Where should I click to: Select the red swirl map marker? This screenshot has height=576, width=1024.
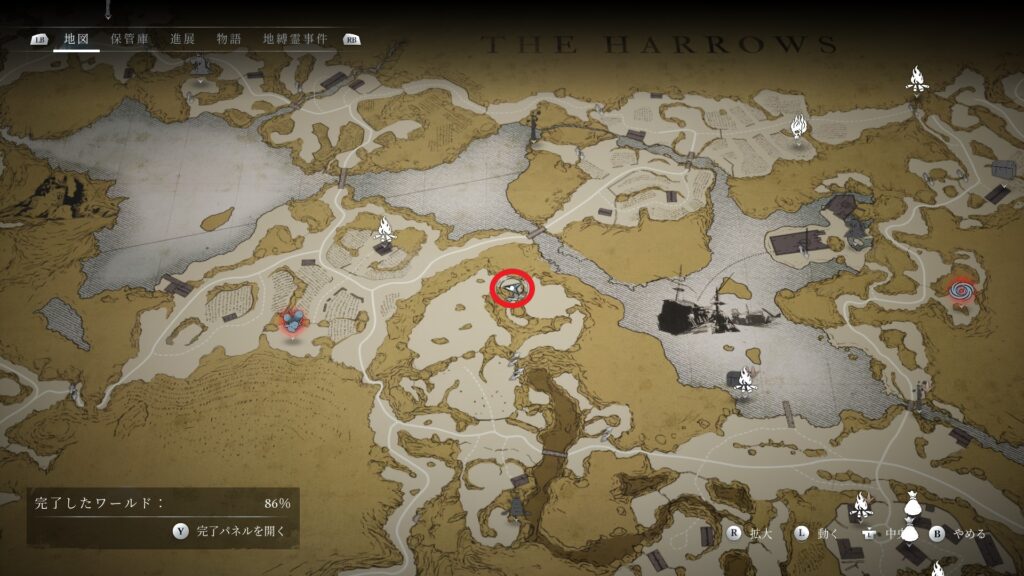(x=962, y=290)
